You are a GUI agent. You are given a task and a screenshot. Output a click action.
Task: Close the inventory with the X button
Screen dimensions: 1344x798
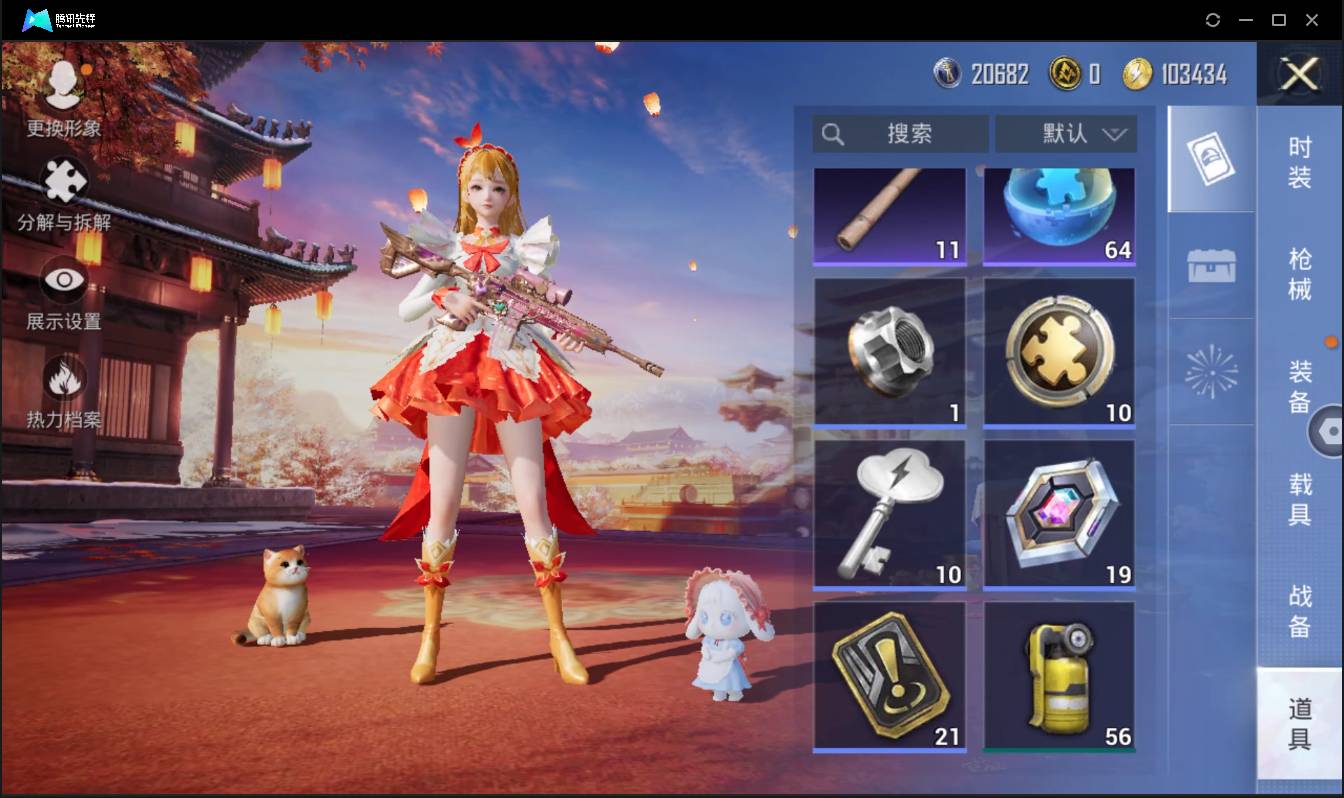click(1299, 74)
